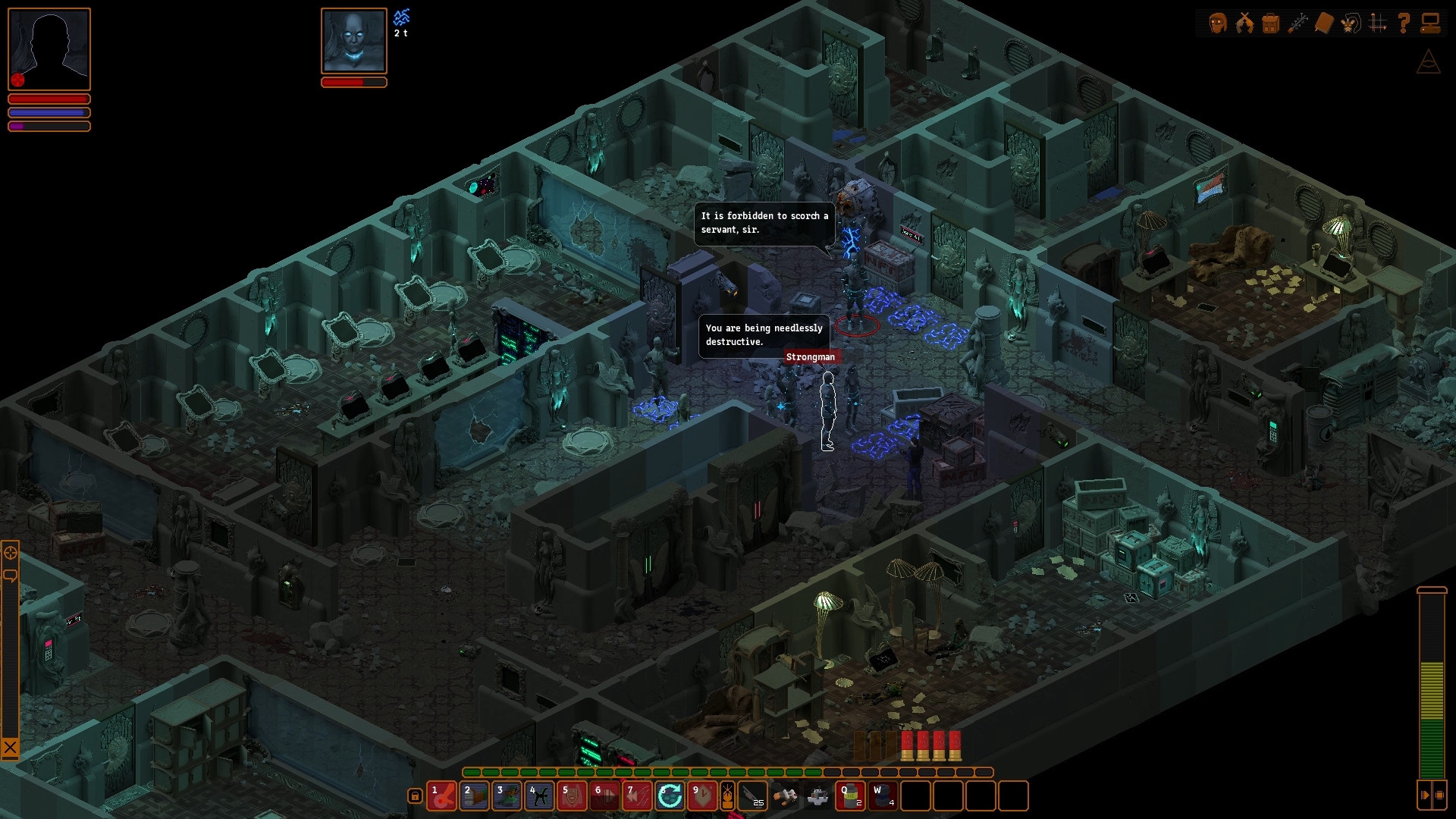This screenshot has height=819, width=1456.
Task: Select the ammo slot showing 25
Action: [752, 796]
